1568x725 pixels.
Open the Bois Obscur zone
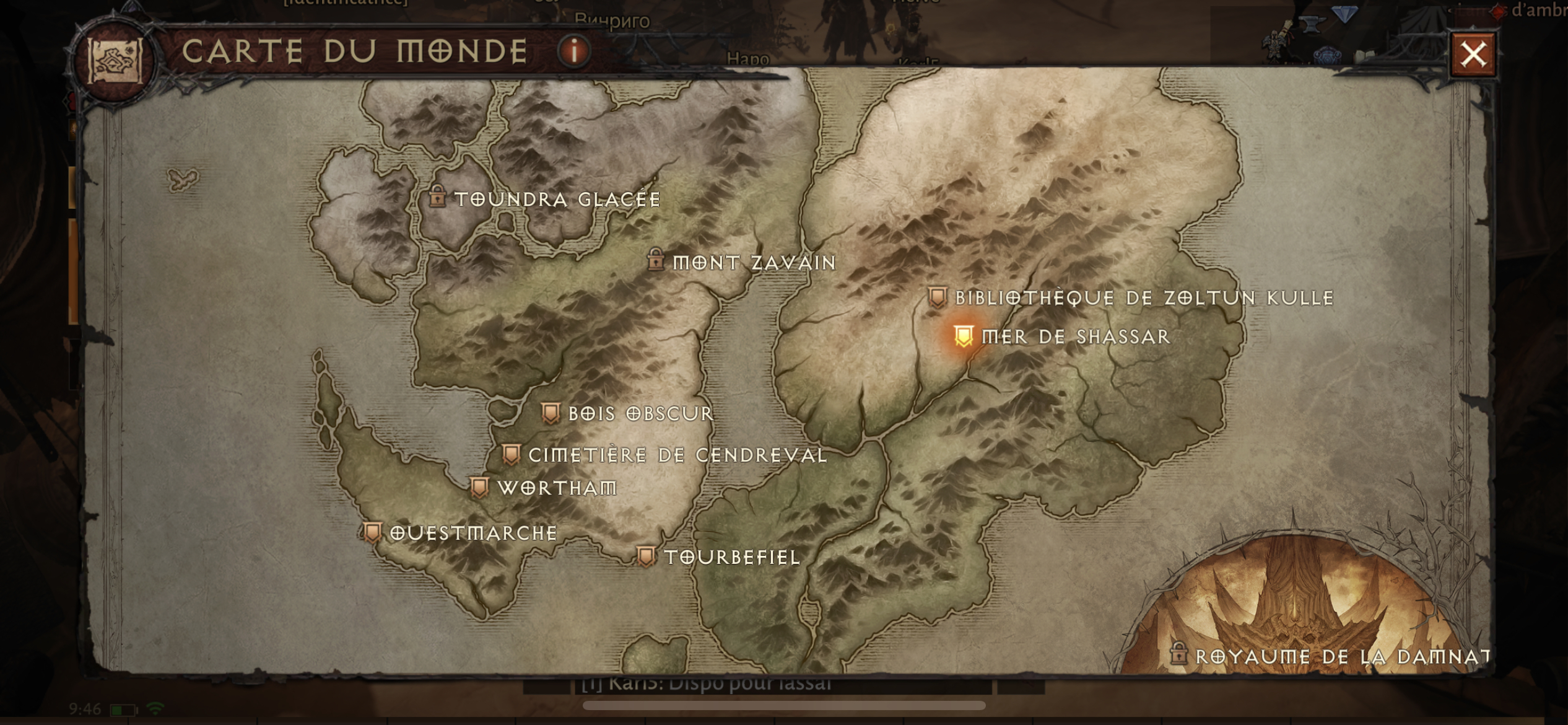tap(551, 413)
